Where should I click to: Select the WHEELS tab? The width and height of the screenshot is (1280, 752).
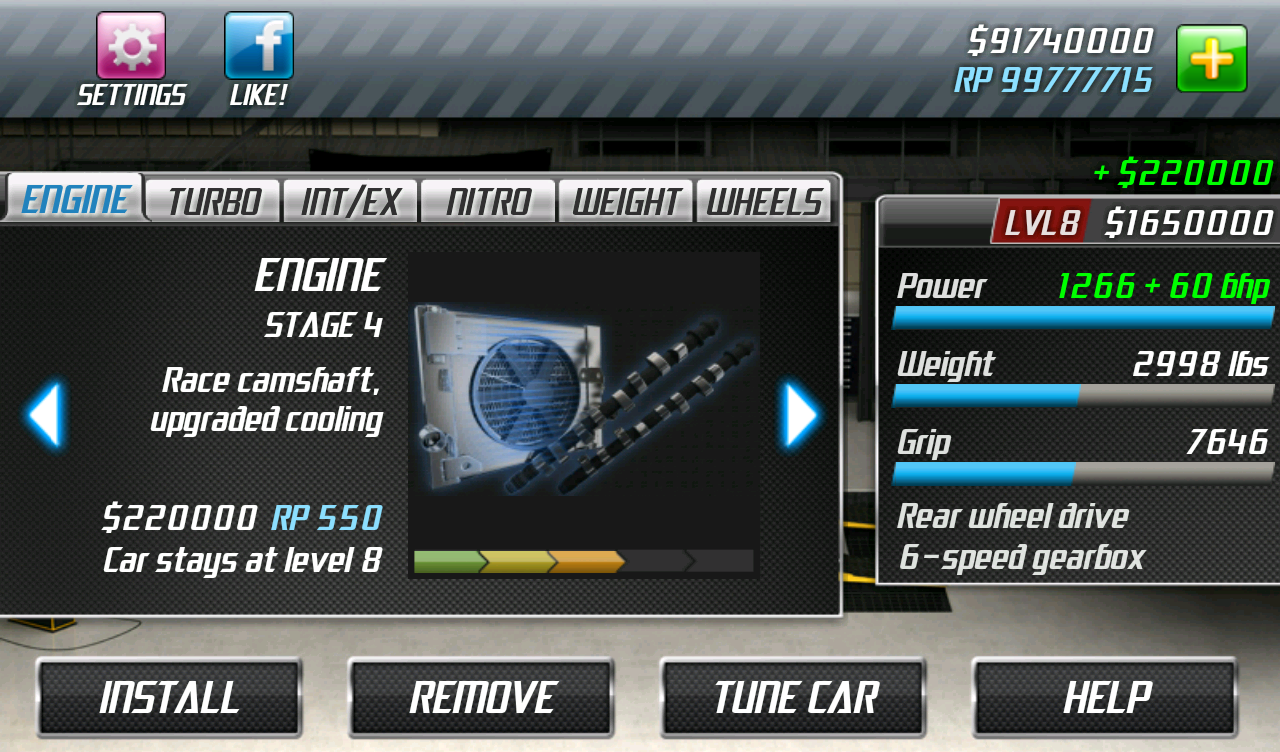point(763,201)
